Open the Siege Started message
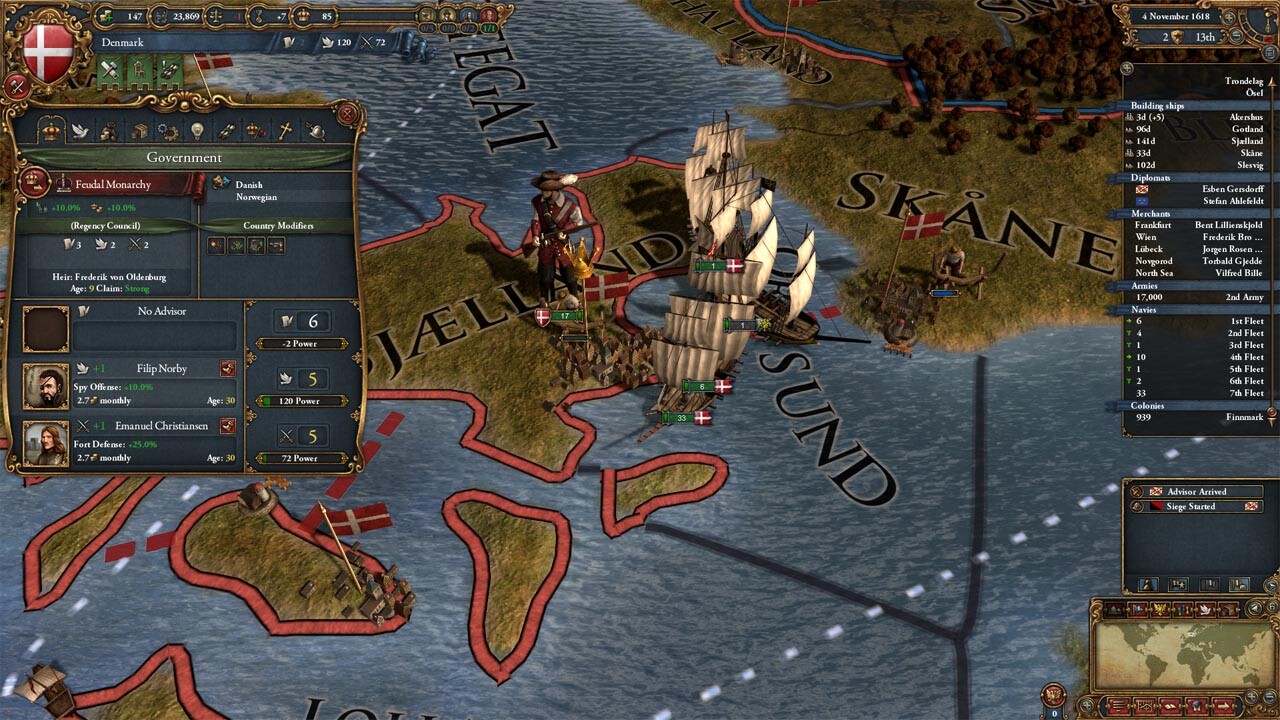Screen dimensions: 1280x720 coord(1196,506)
